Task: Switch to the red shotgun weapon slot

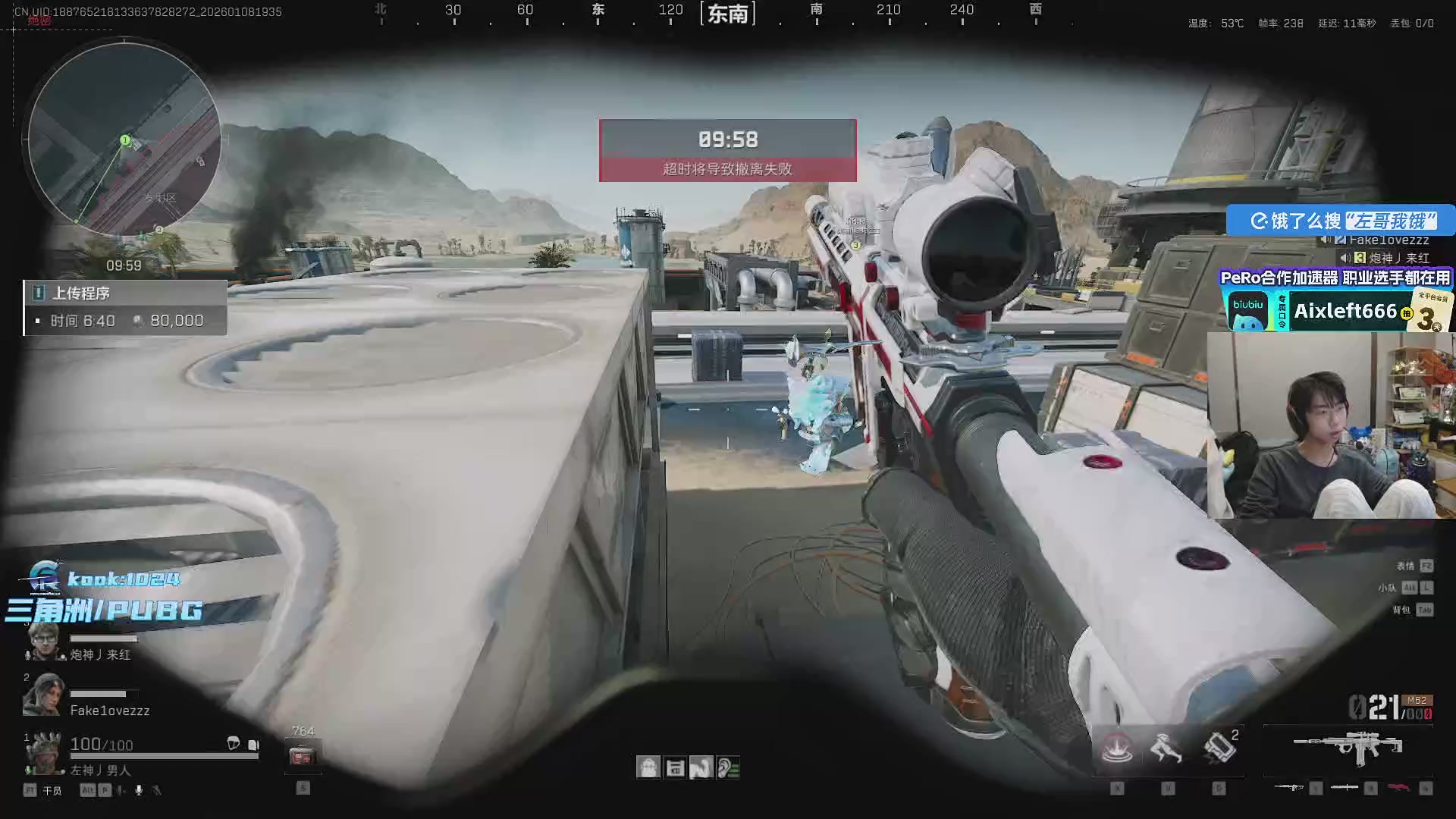Action: pyautogui.click(x=1399, y=788)
